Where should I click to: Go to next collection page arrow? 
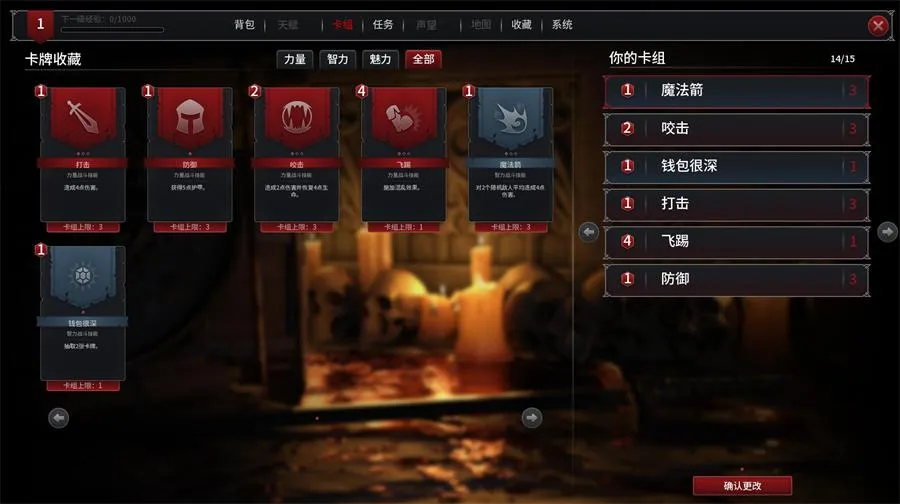tap(532, 418)
